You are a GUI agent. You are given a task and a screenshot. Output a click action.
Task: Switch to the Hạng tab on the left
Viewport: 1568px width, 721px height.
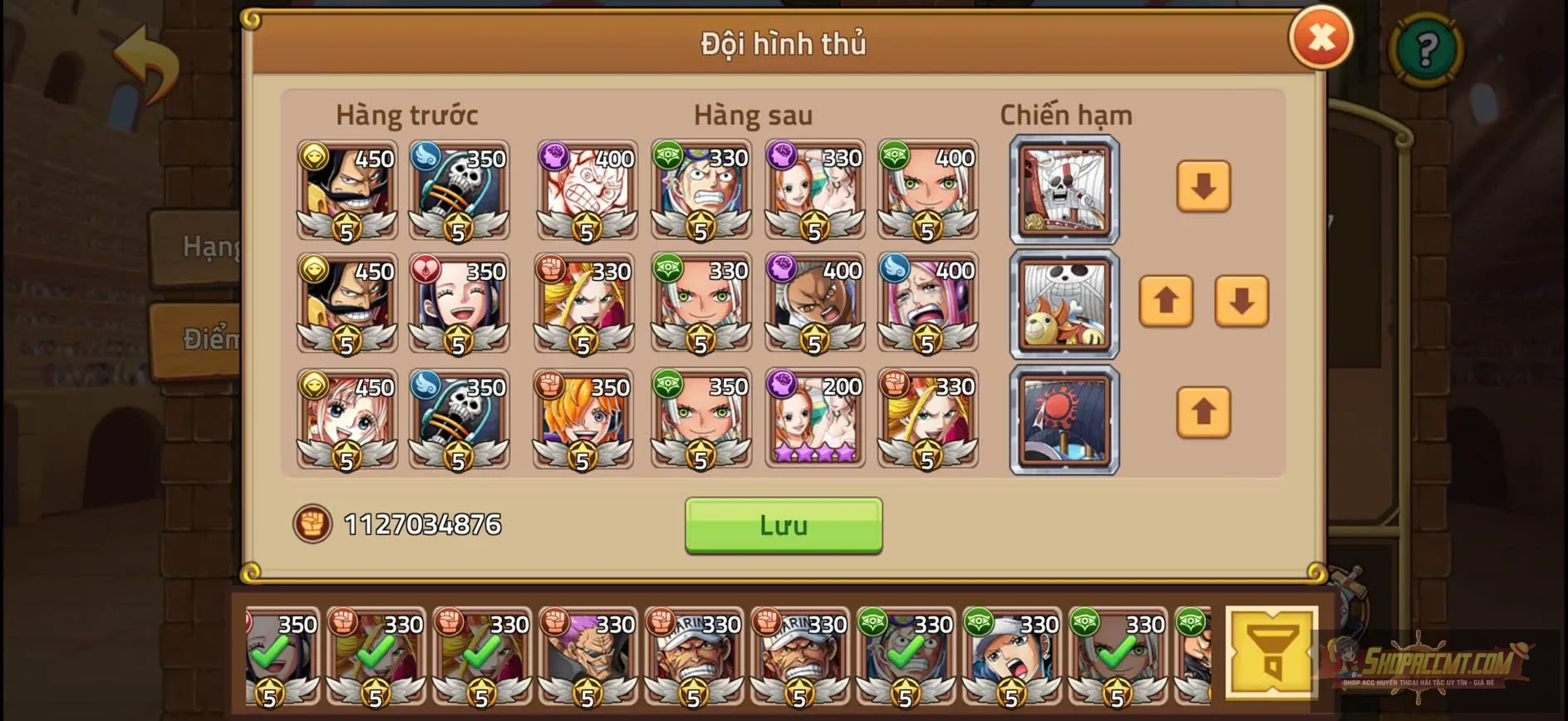206,246
